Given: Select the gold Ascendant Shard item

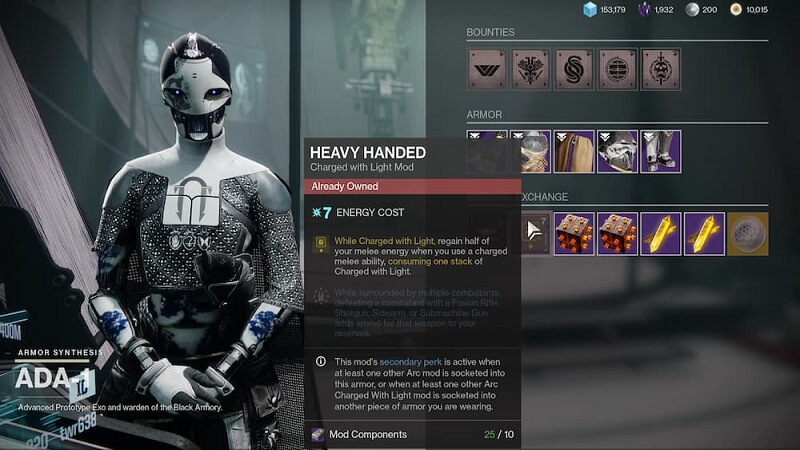Looking at the screenshot, I should [660, 233].
